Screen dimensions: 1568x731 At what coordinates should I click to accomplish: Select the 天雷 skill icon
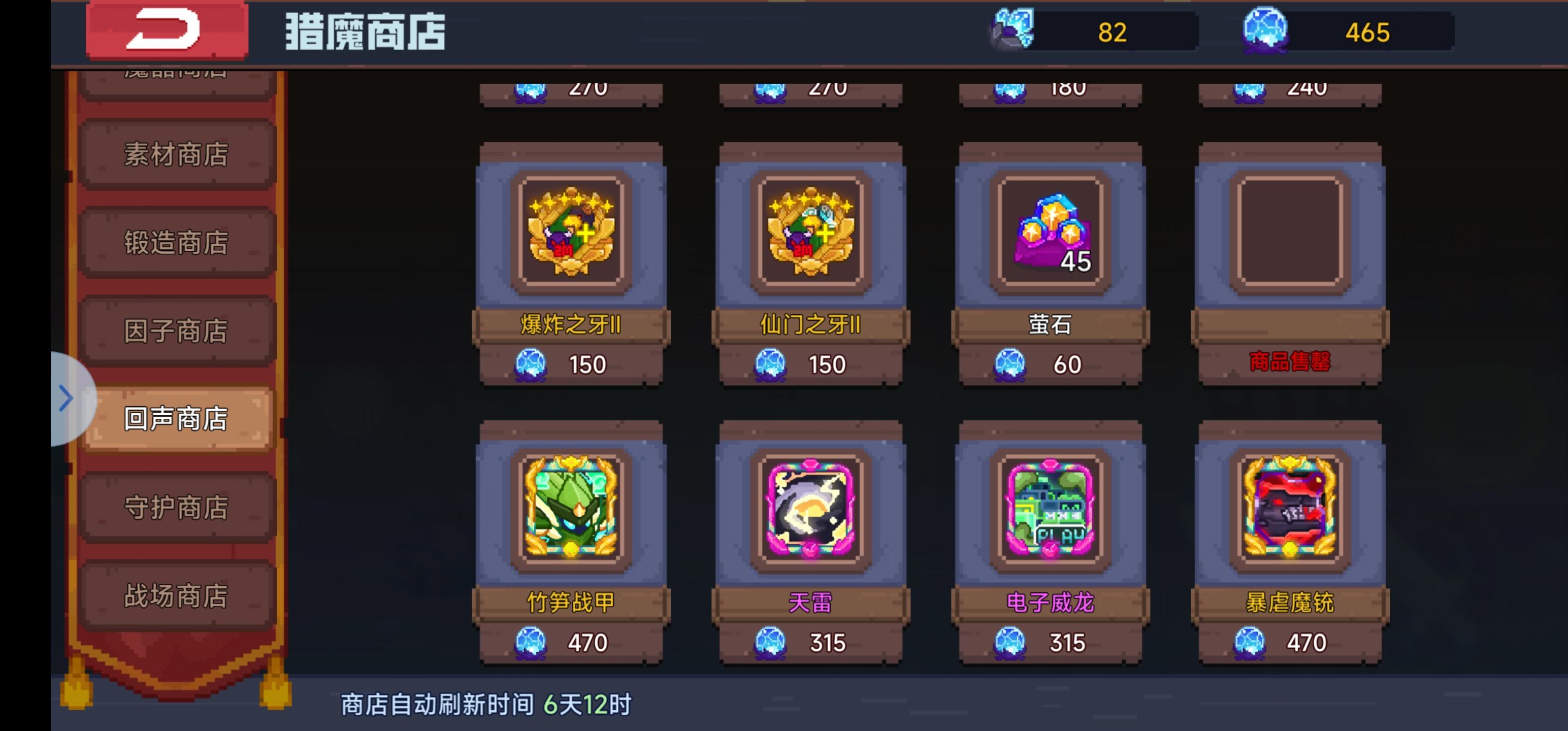[809, 514]
